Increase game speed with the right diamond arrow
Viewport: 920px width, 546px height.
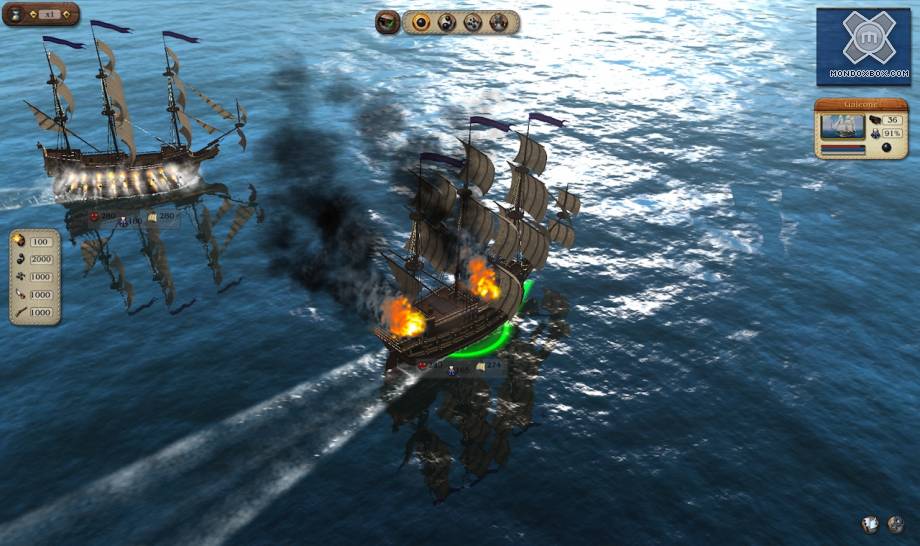pos(64,15)
